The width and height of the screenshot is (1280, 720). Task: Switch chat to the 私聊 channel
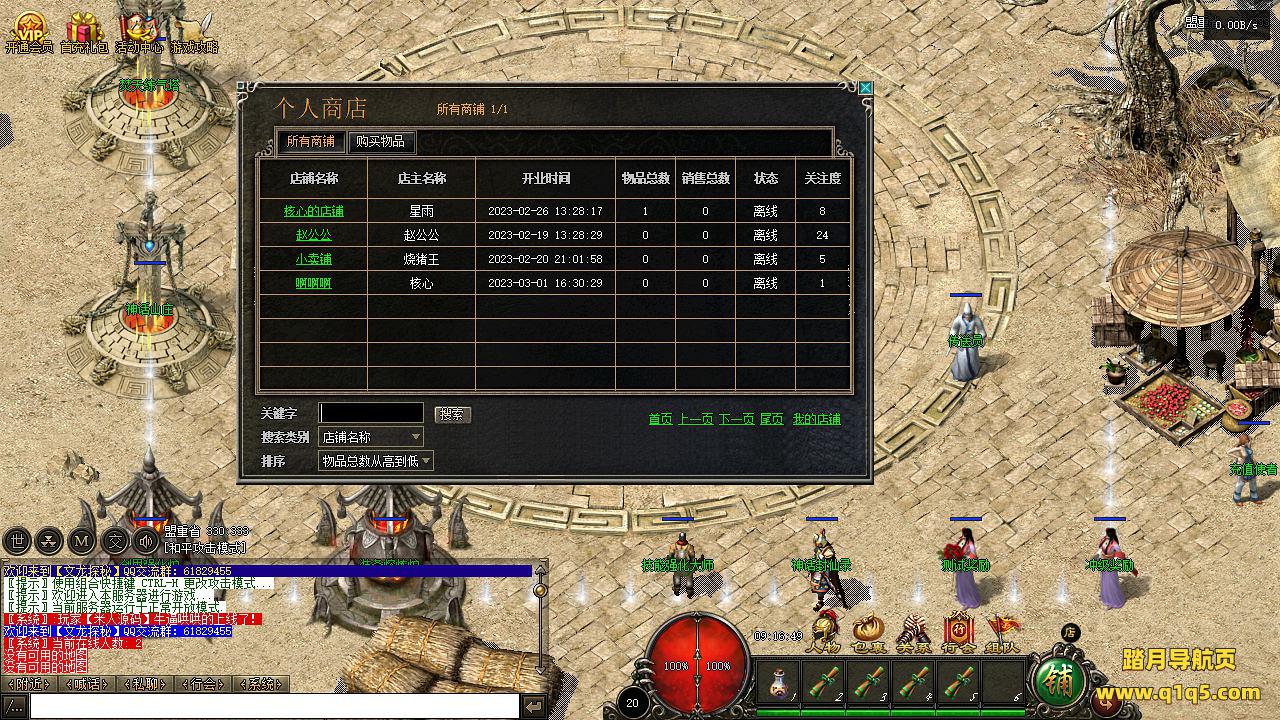[x=146, y=684]
